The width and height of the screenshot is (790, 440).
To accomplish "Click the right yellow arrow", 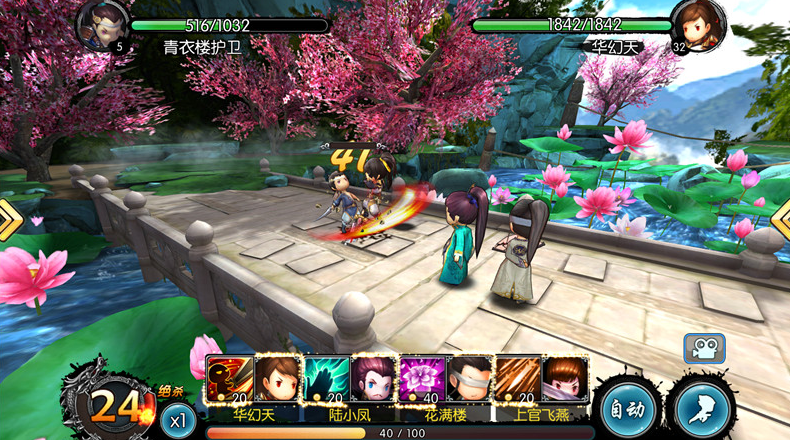I will pos(781,220).
